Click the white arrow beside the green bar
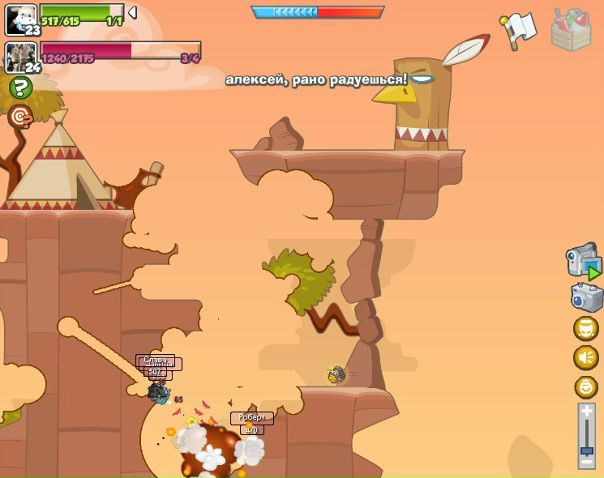Viewport: 604px width, 478px height. click(x=132, y=13)
